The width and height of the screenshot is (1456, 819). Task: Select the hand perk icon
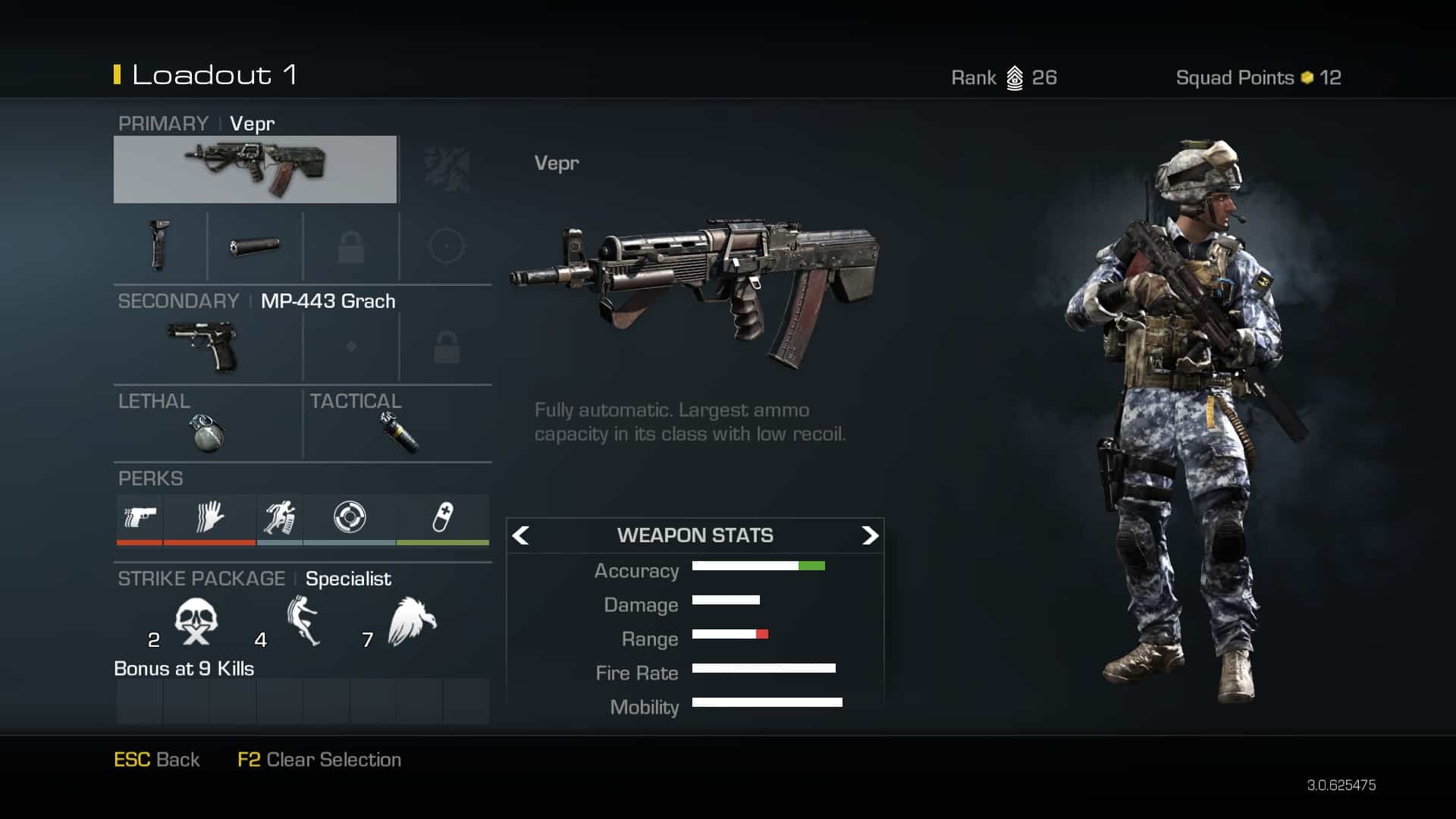pyautogui.click(x=209, y=518)
